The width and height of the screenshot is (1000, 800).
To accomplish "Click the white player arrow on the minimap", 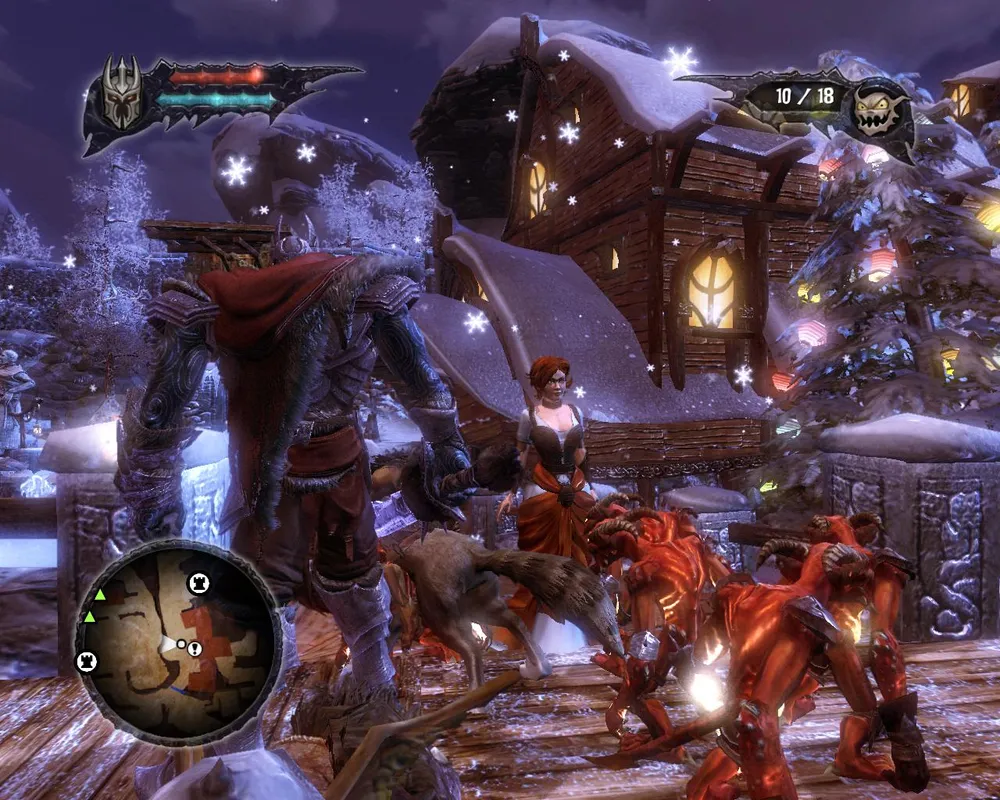I will pos(168,643).
